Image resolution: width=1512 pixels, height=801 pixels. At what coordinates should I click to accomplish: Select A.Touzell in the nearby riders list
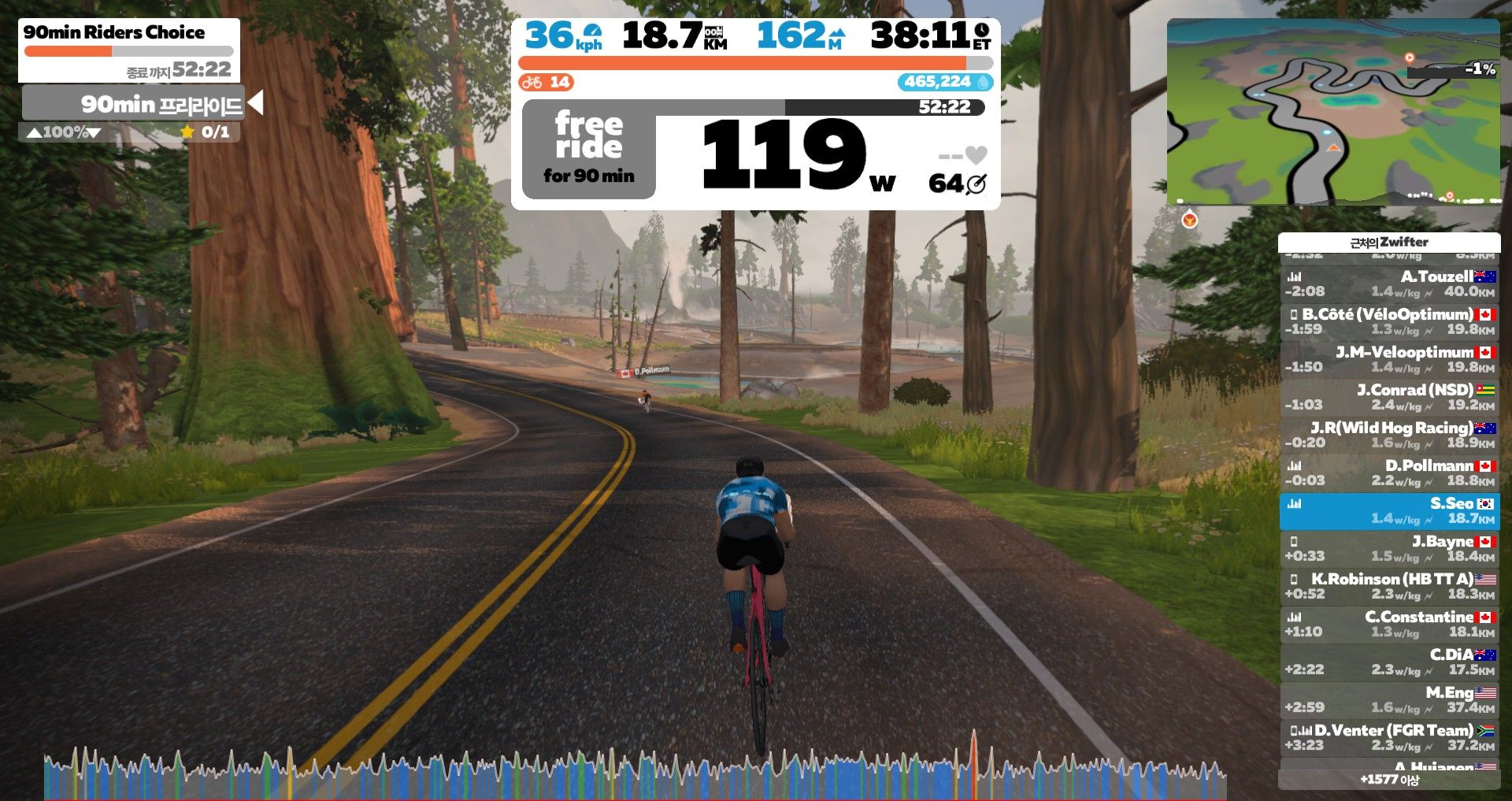click(x=1389, y=284)
